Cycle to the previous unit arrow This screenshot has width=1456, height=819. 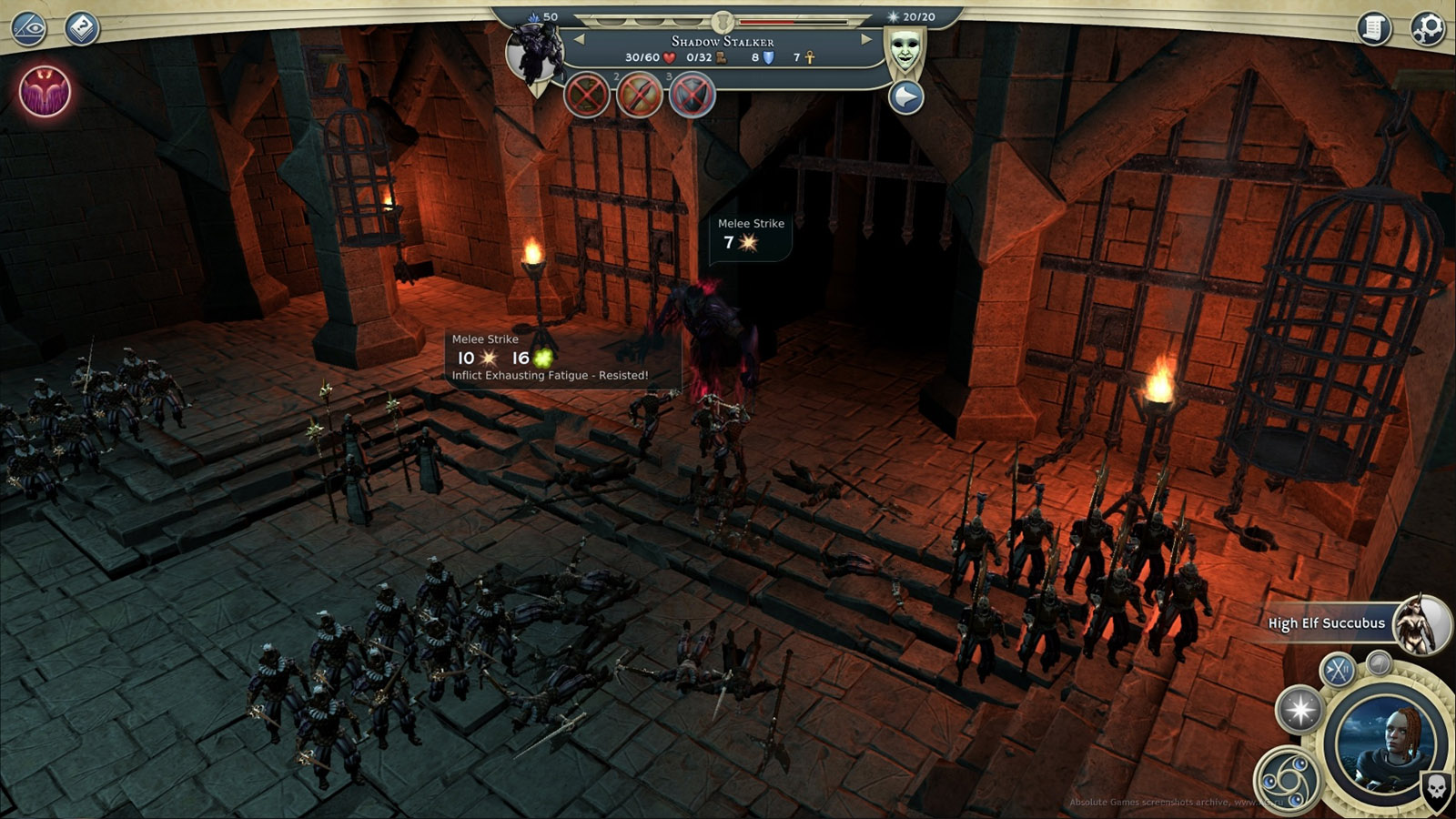coord(579,39)
